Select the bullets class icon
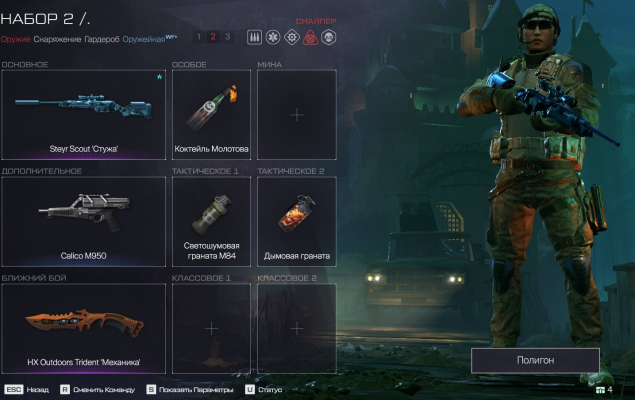This screenshot has width=635, height=400. (253, 37)
